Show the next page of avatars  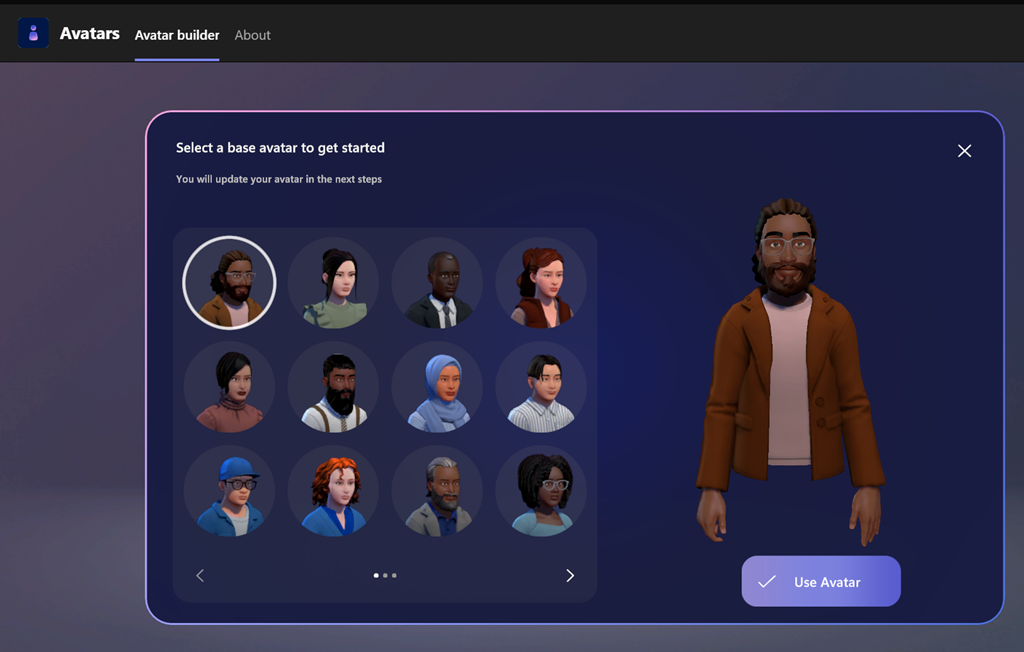(570, 575)
